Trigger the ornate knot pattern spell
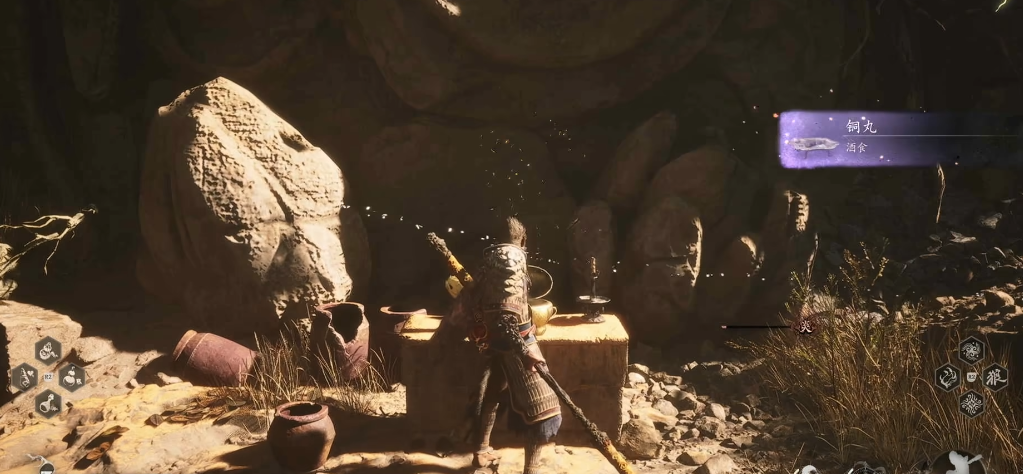 (970, 404)
